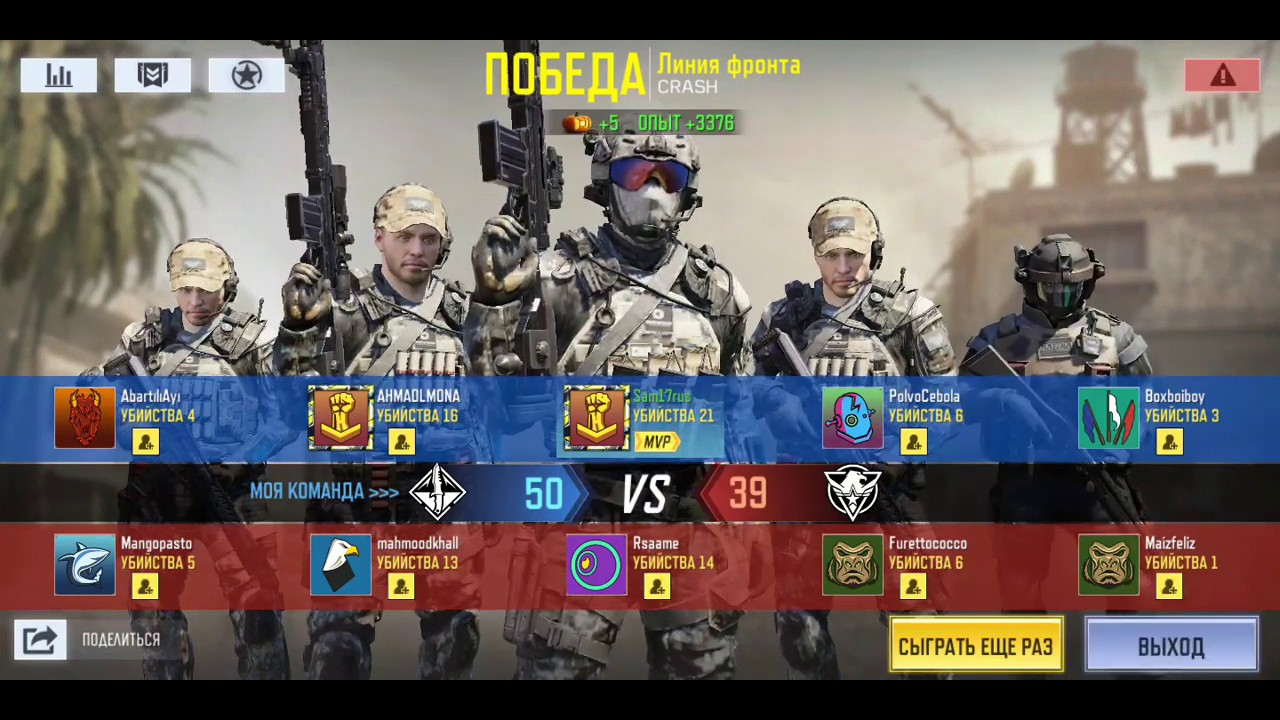Open mahmoodkhall's eagle avatar profile
The width and height of the screenshot is (1280, 720).
tap(340, 565)
